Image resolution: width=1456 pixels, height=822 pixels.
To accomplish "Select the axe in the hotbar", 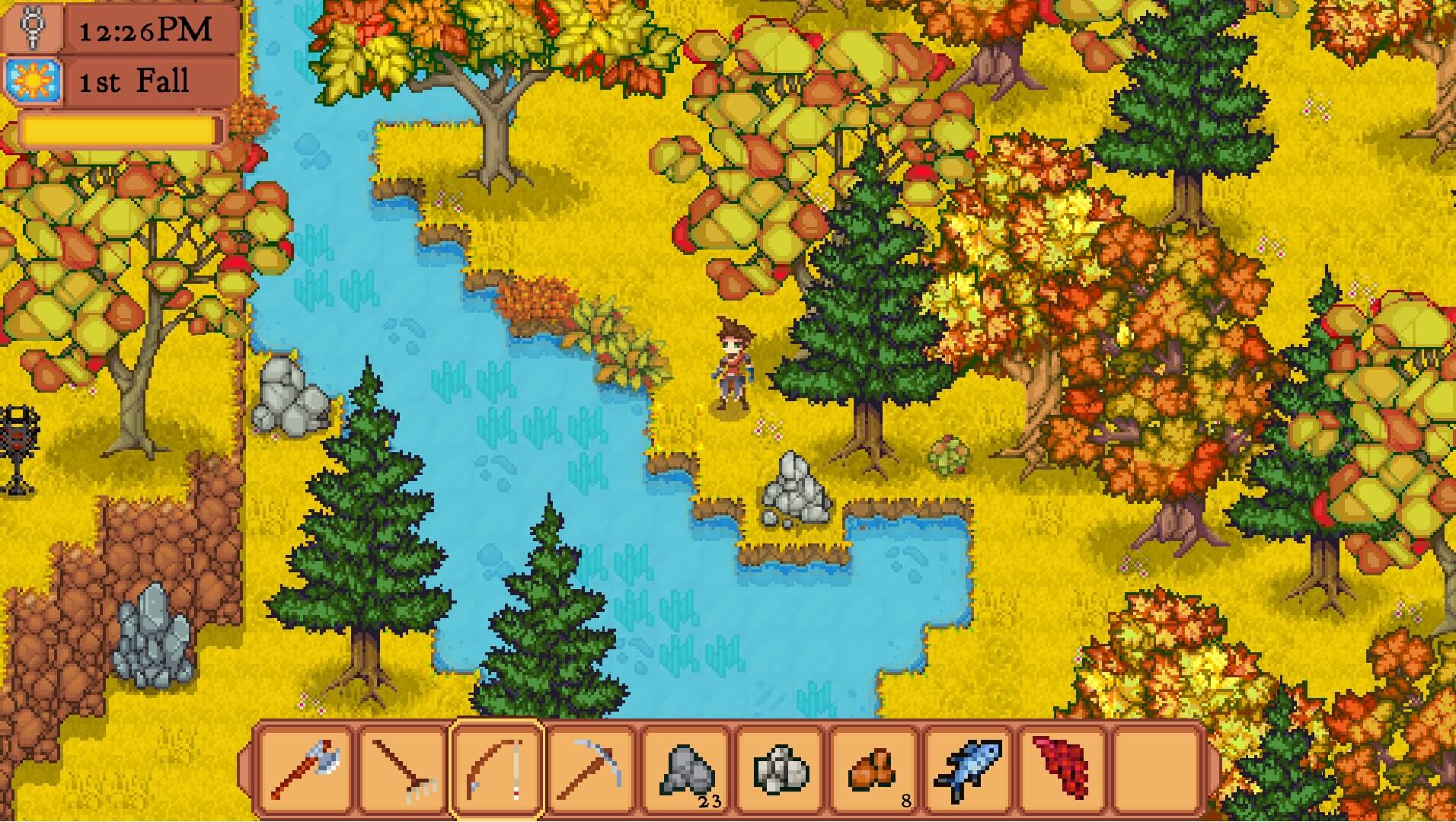I will (306, 769).
